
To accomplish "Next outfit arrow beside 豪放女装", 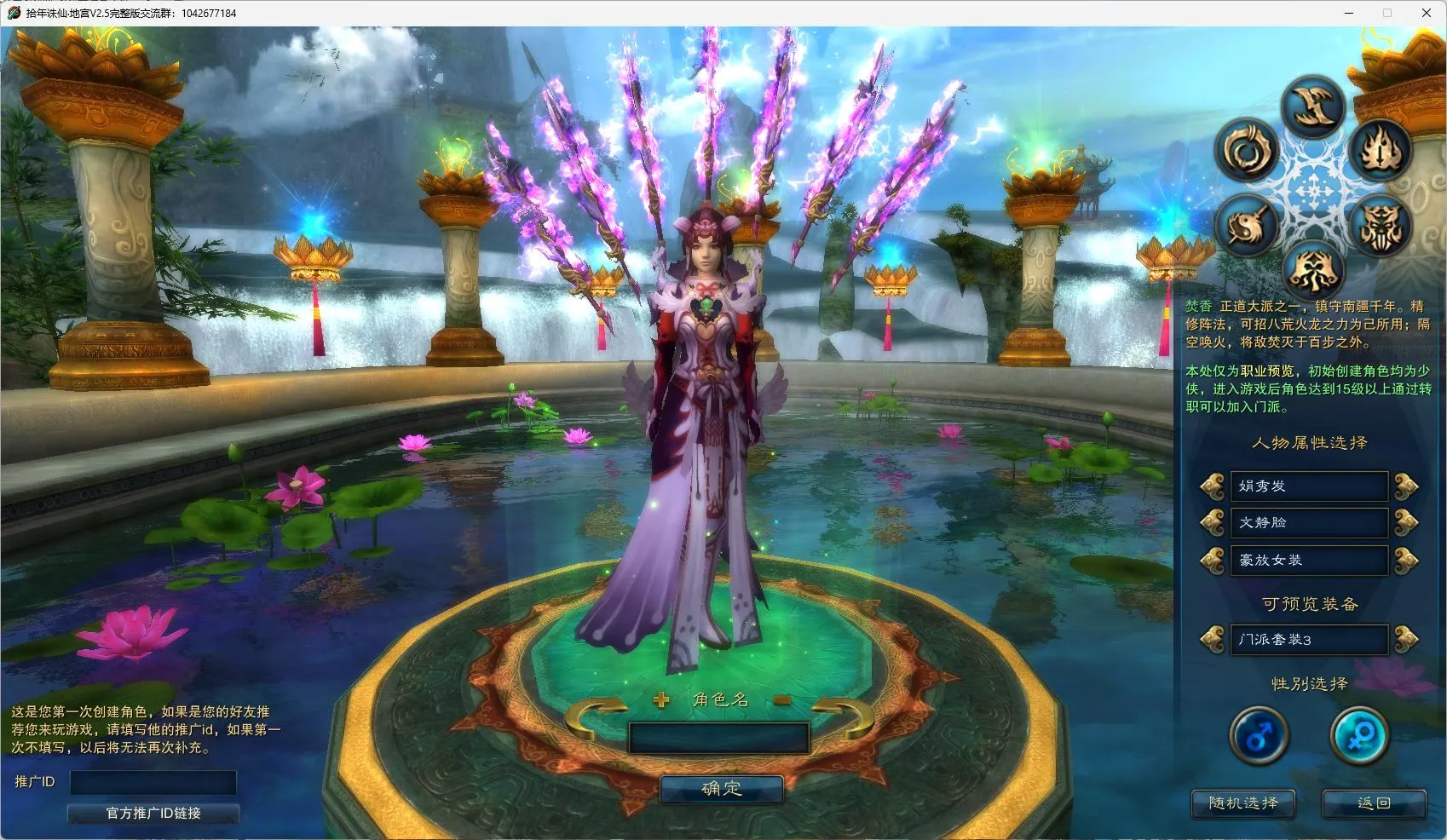I will click(x=1405, y=561).
